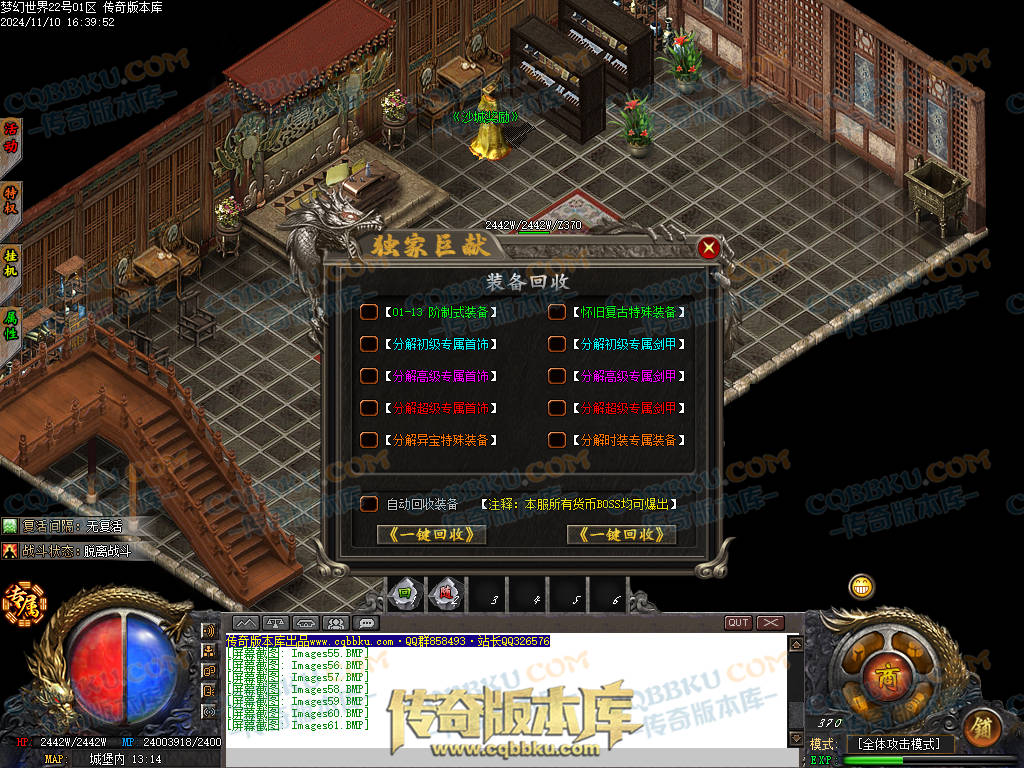The height and width of the screenshot is (768, 1024).
Task: Close the 装备回收 recycle window
Action: point(708,247)
